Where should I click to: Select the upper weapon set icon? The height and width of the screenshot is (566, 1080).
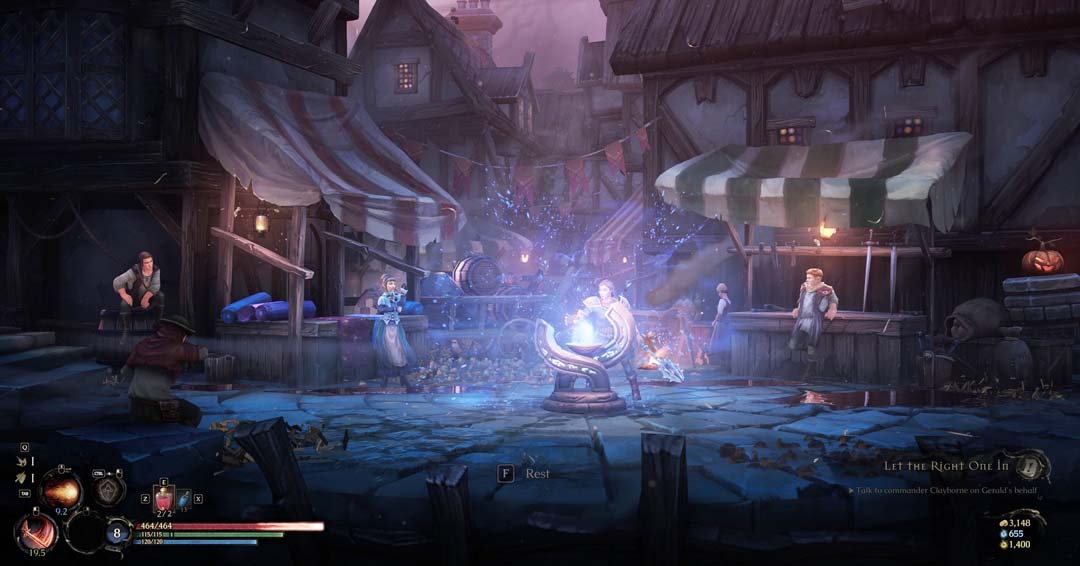pyautogui.click(x=20, y=461)
